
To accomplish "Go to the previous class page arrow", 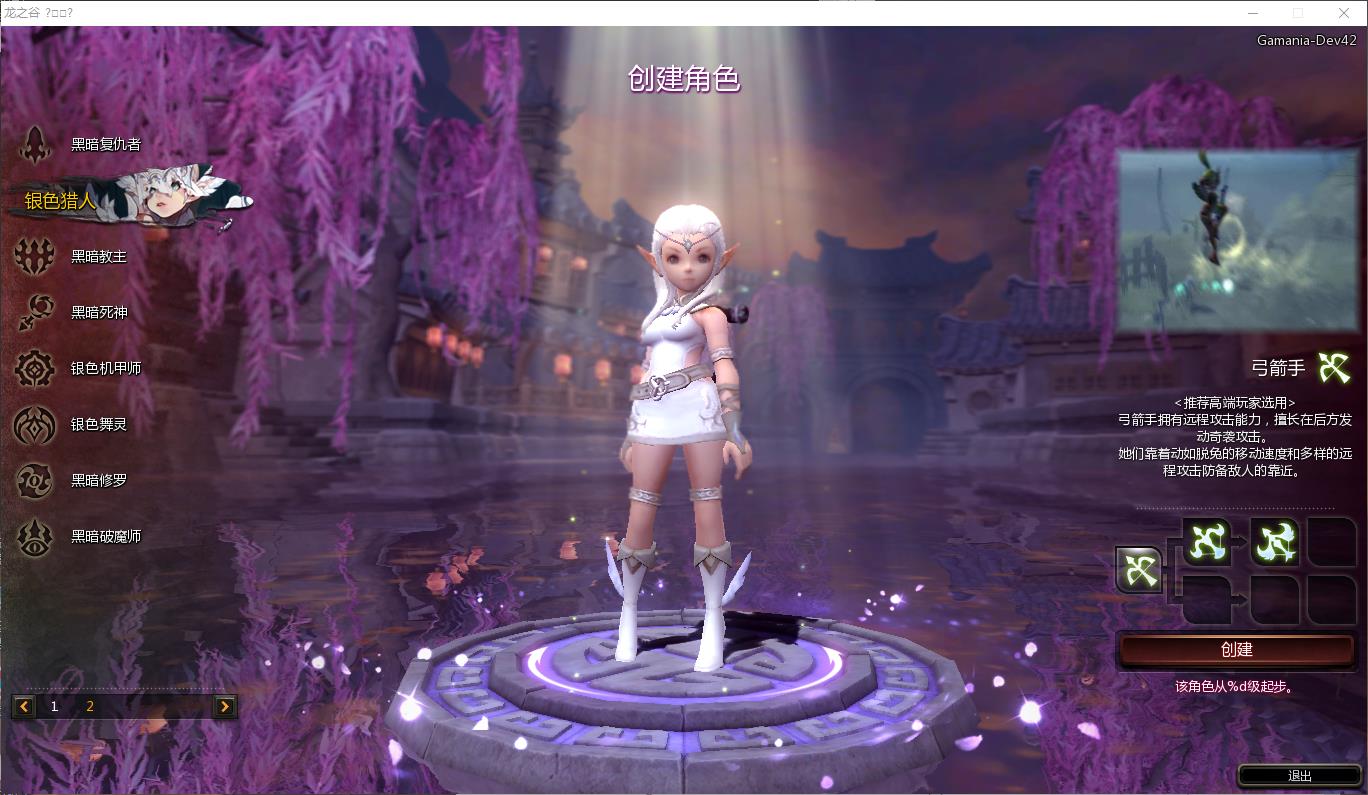I will 24,707.
